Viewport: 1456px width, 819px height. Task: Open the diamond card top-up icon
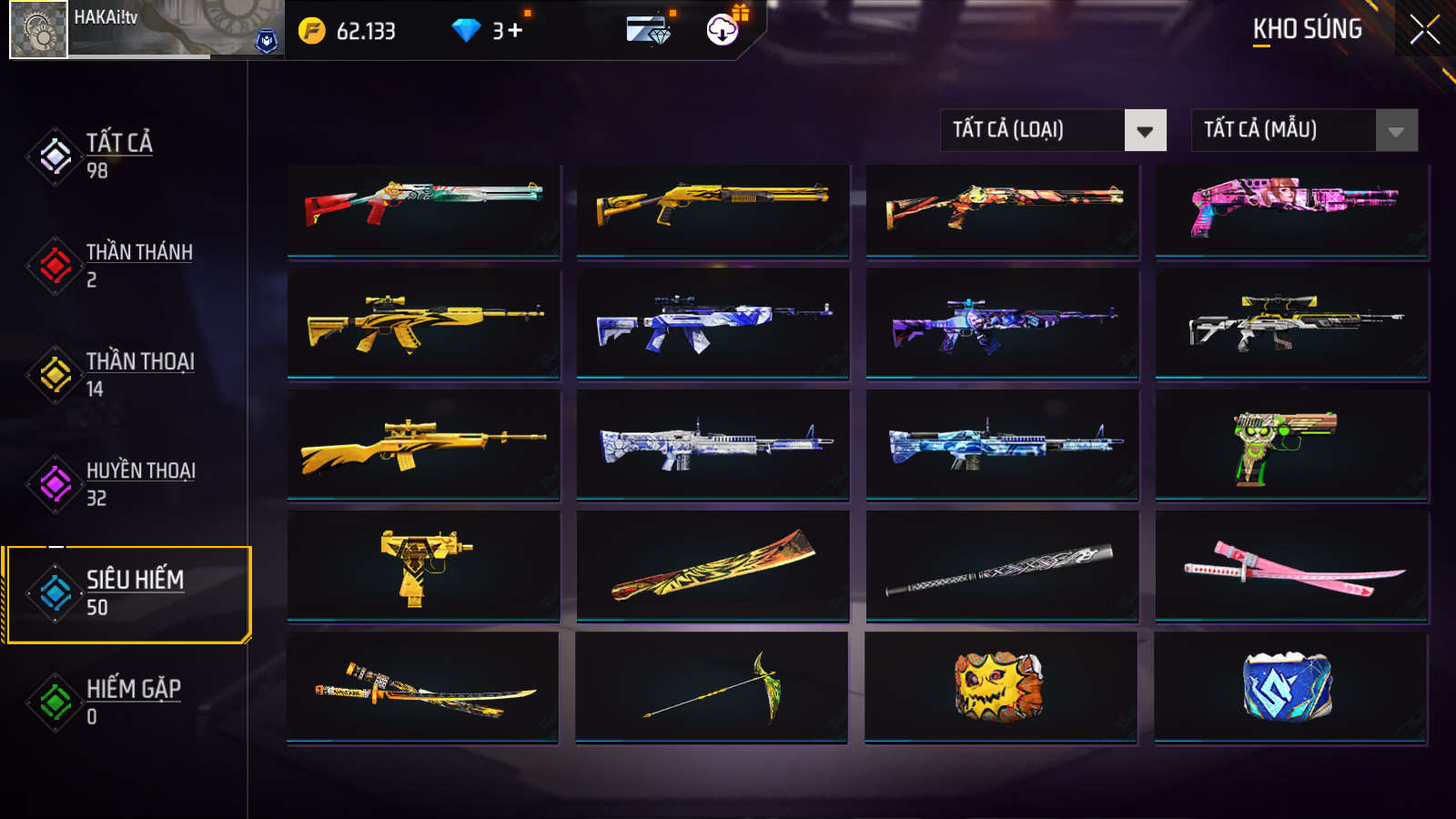tap(649, 30)
